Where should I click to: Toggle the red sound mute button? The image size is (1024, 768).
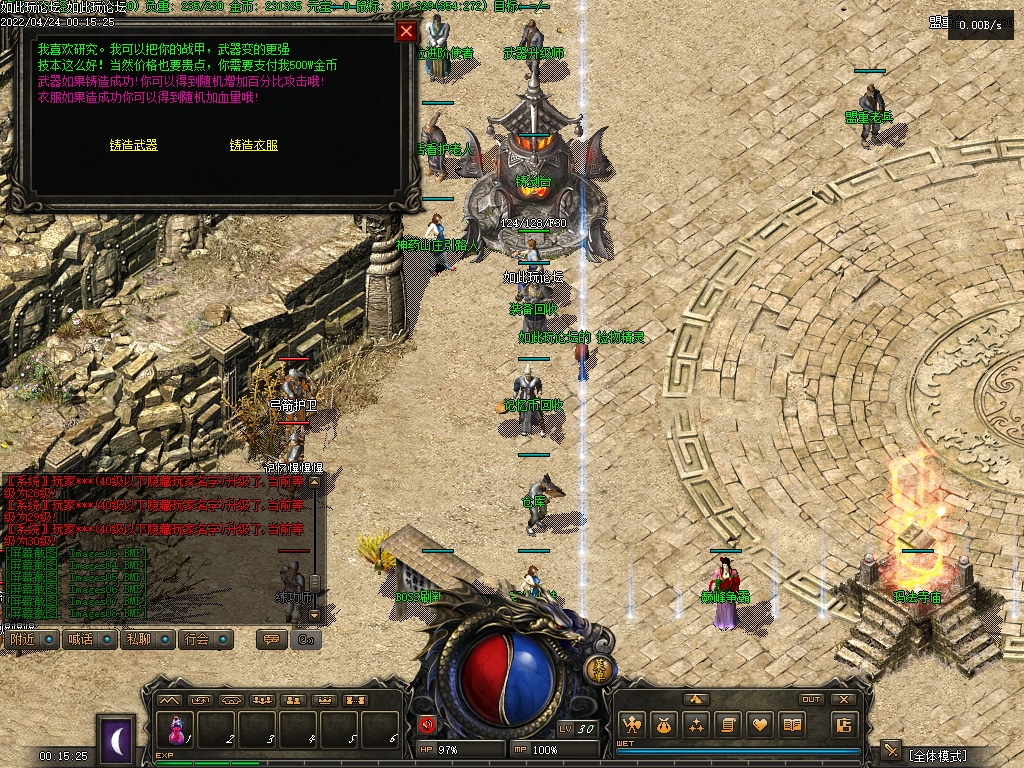[427, 725]
